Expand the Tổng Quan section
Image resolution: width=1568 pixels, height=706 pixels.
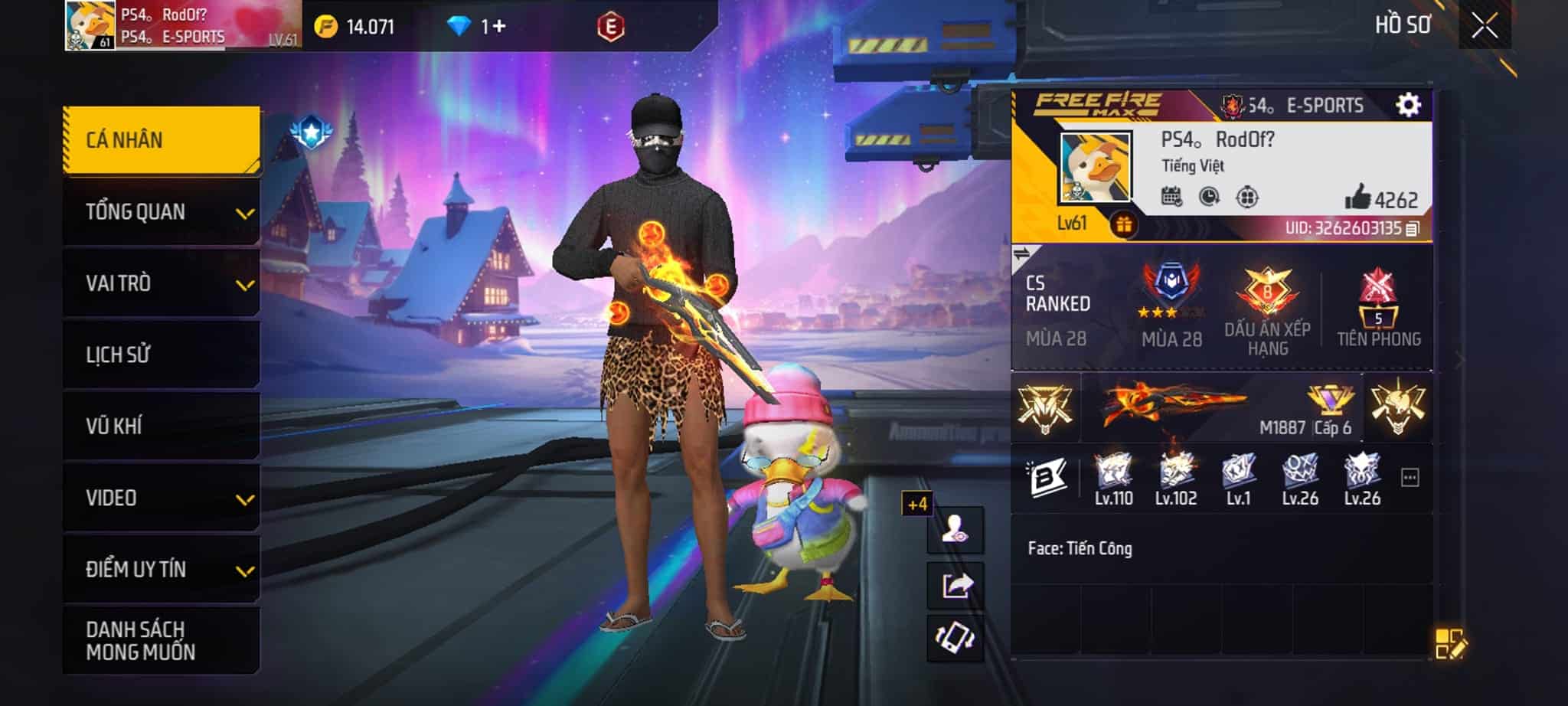point(162,212)
